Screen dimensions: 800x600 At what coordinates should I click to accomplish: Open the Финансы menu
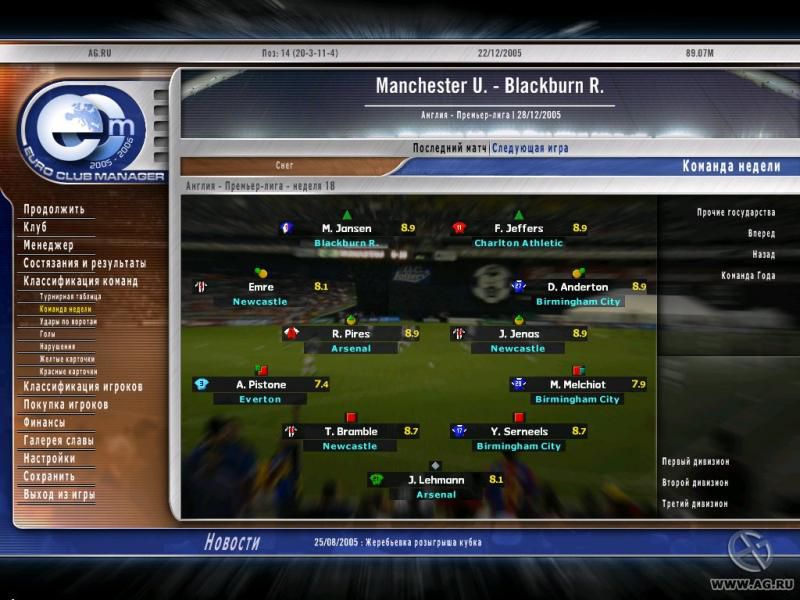(45, 423)
